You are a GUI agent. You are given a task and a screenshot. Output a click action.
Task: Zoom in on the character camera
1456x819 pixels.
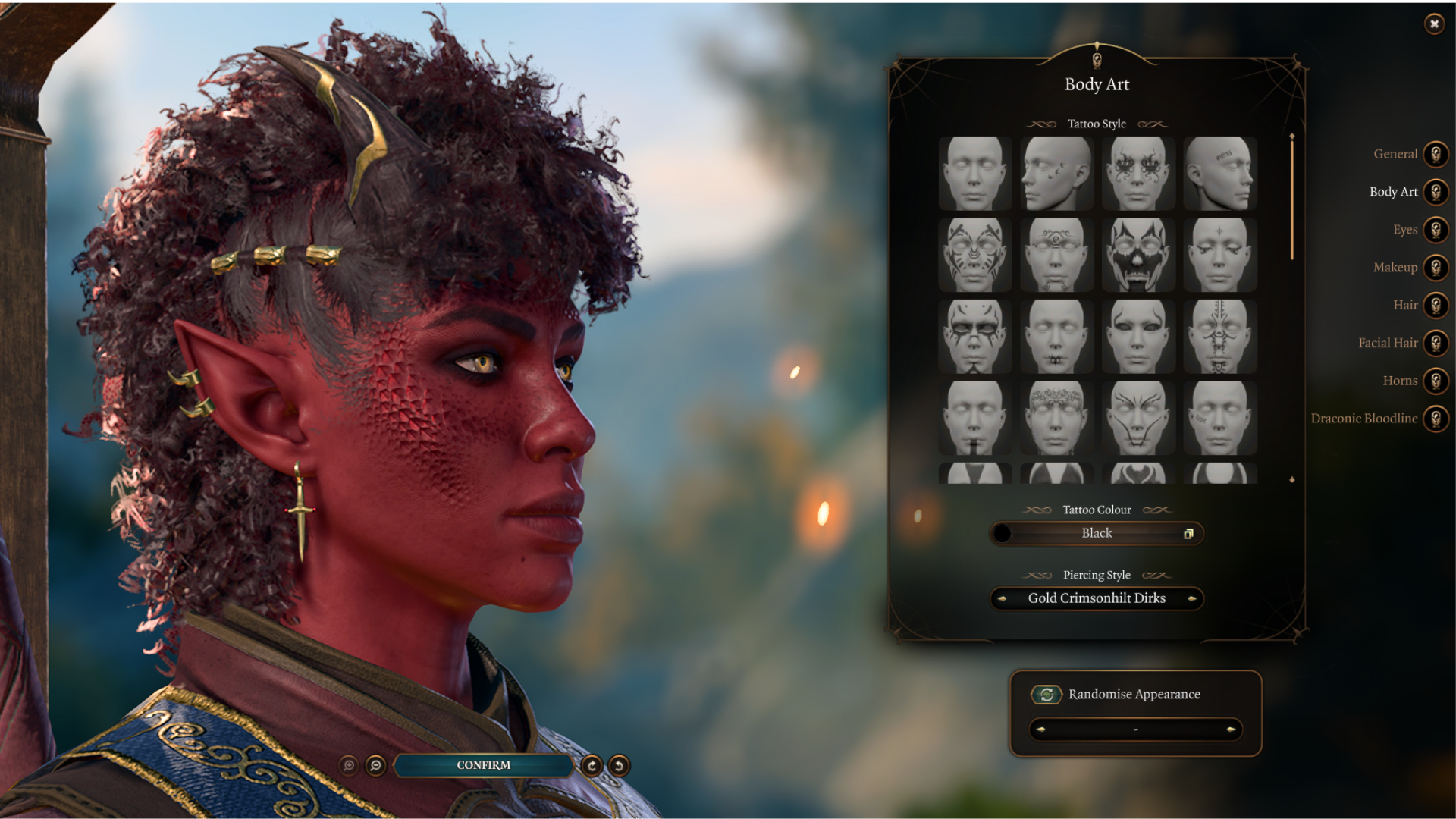pos(349,766)
